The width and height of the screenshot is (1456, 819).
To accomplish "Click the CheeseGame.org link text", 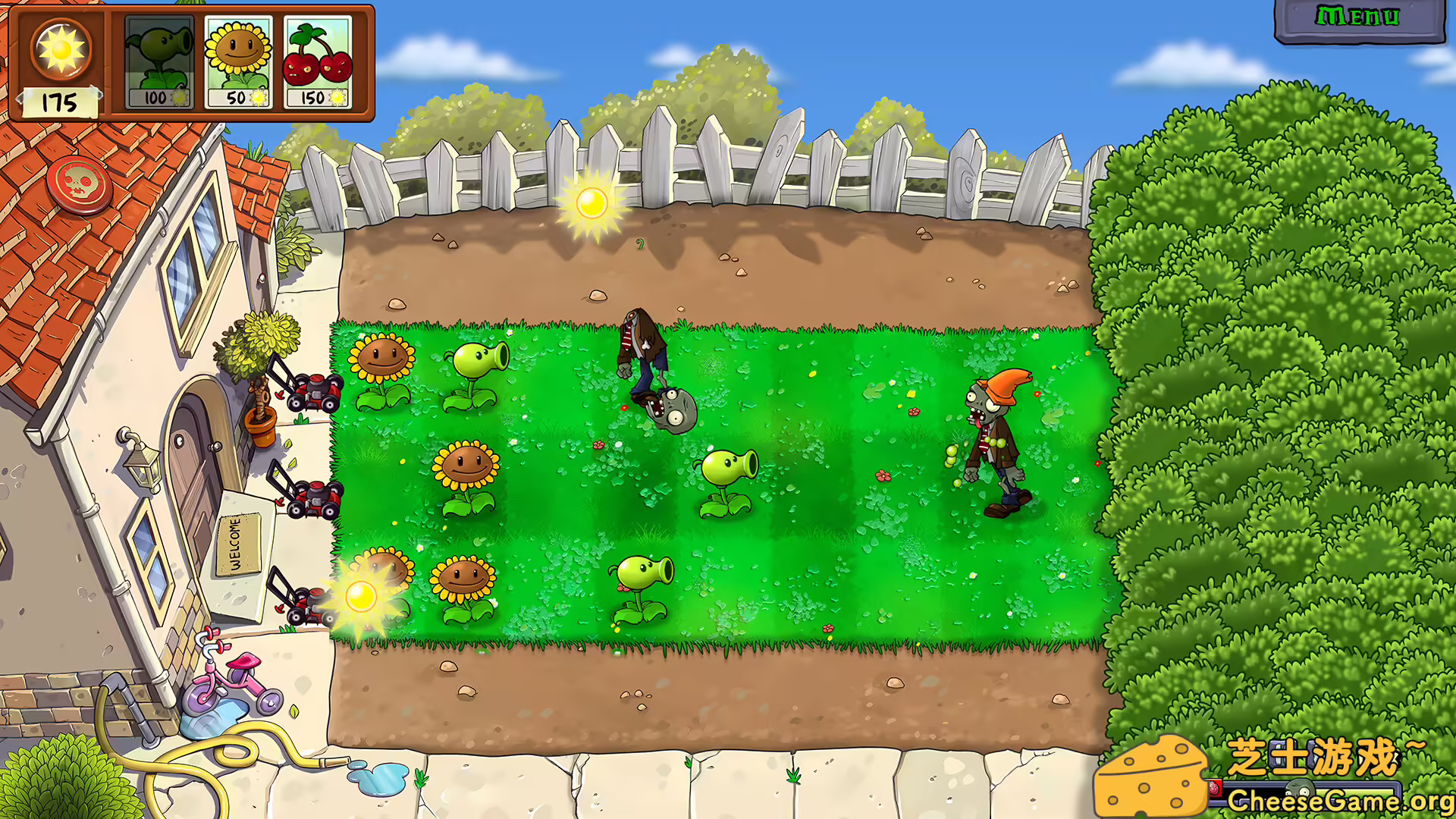I will [1342, 800].
